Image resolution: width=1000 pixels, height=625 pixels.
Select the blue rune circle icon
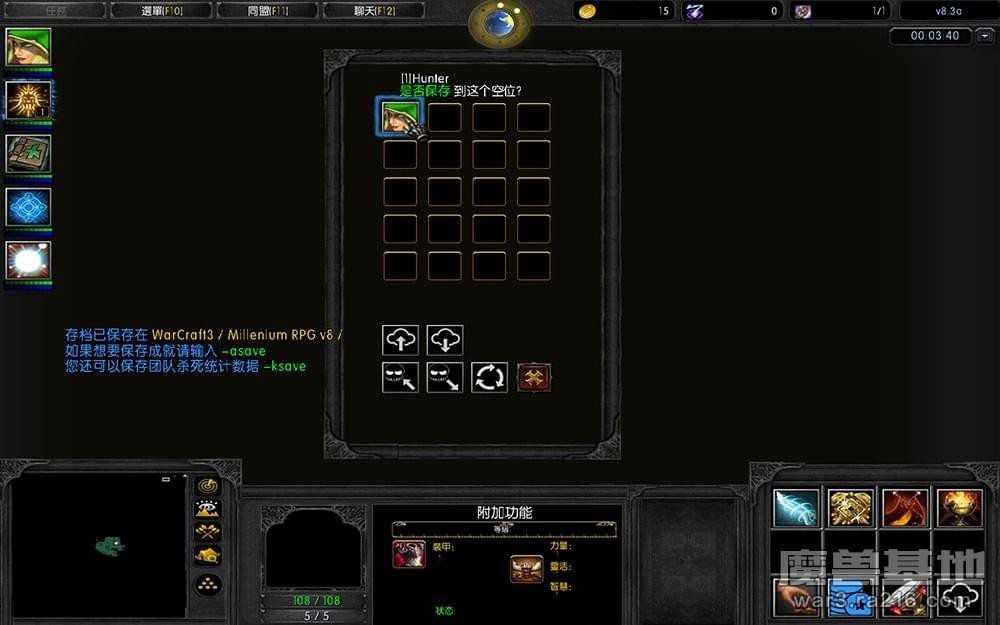coord(28,207)
